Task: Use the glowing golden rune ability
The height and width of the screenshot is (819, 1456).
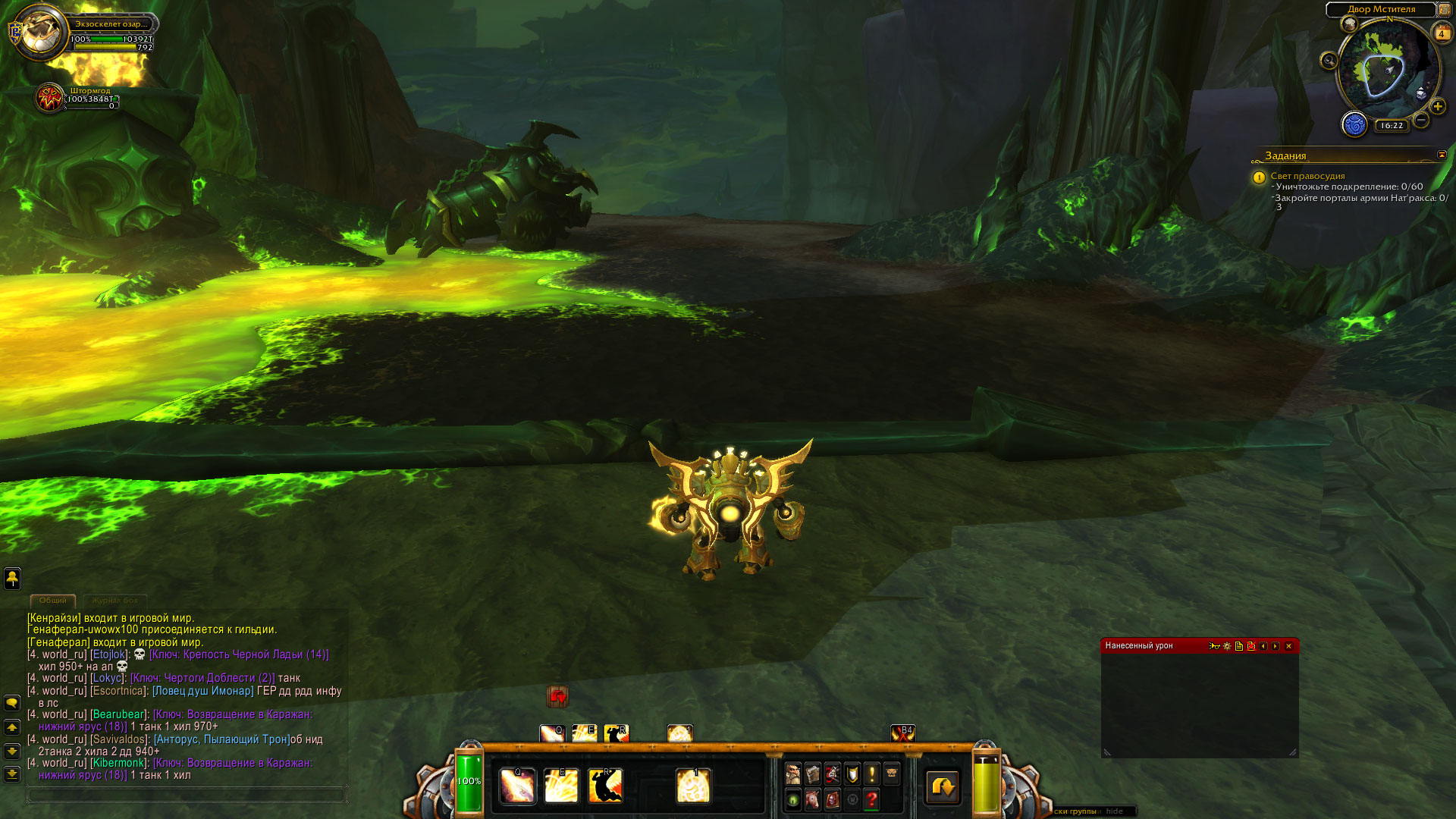Action: coord(693,786)
